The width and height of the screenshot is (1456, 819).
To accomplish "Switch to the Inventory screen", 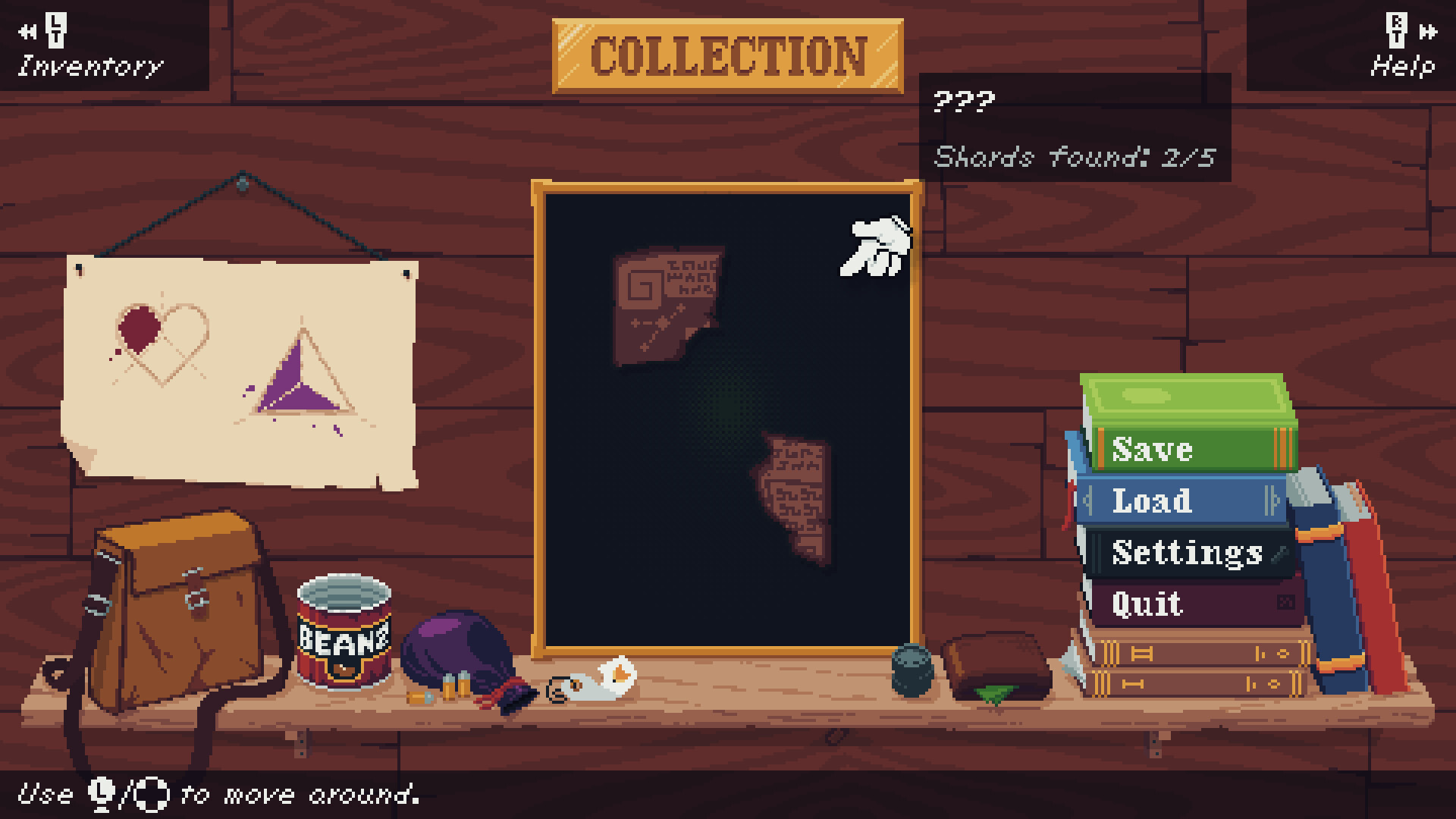I will [89, 67].
